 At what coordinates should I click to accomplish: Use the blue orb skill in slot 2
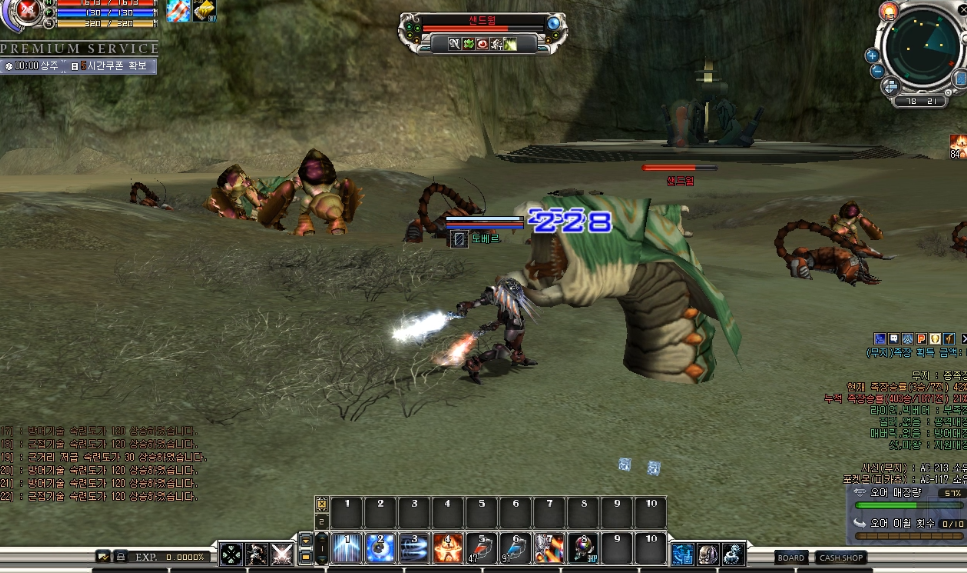pos(380,547)
